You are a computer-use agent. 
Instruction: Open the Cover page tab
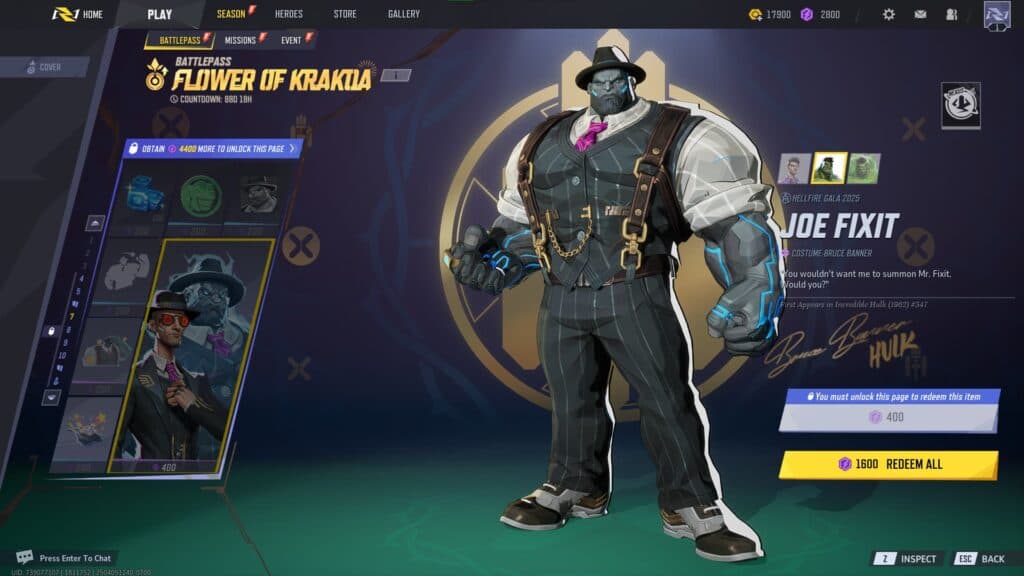45,67
